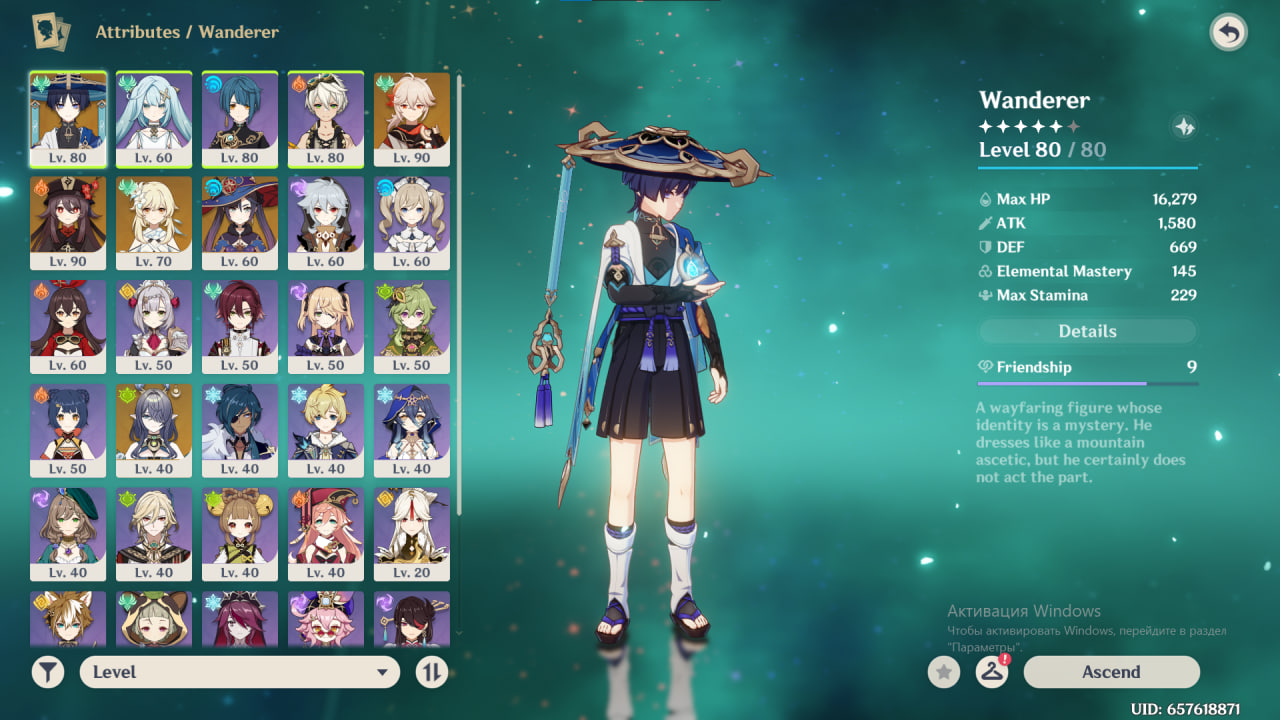Click the Ascend button

1111,672
